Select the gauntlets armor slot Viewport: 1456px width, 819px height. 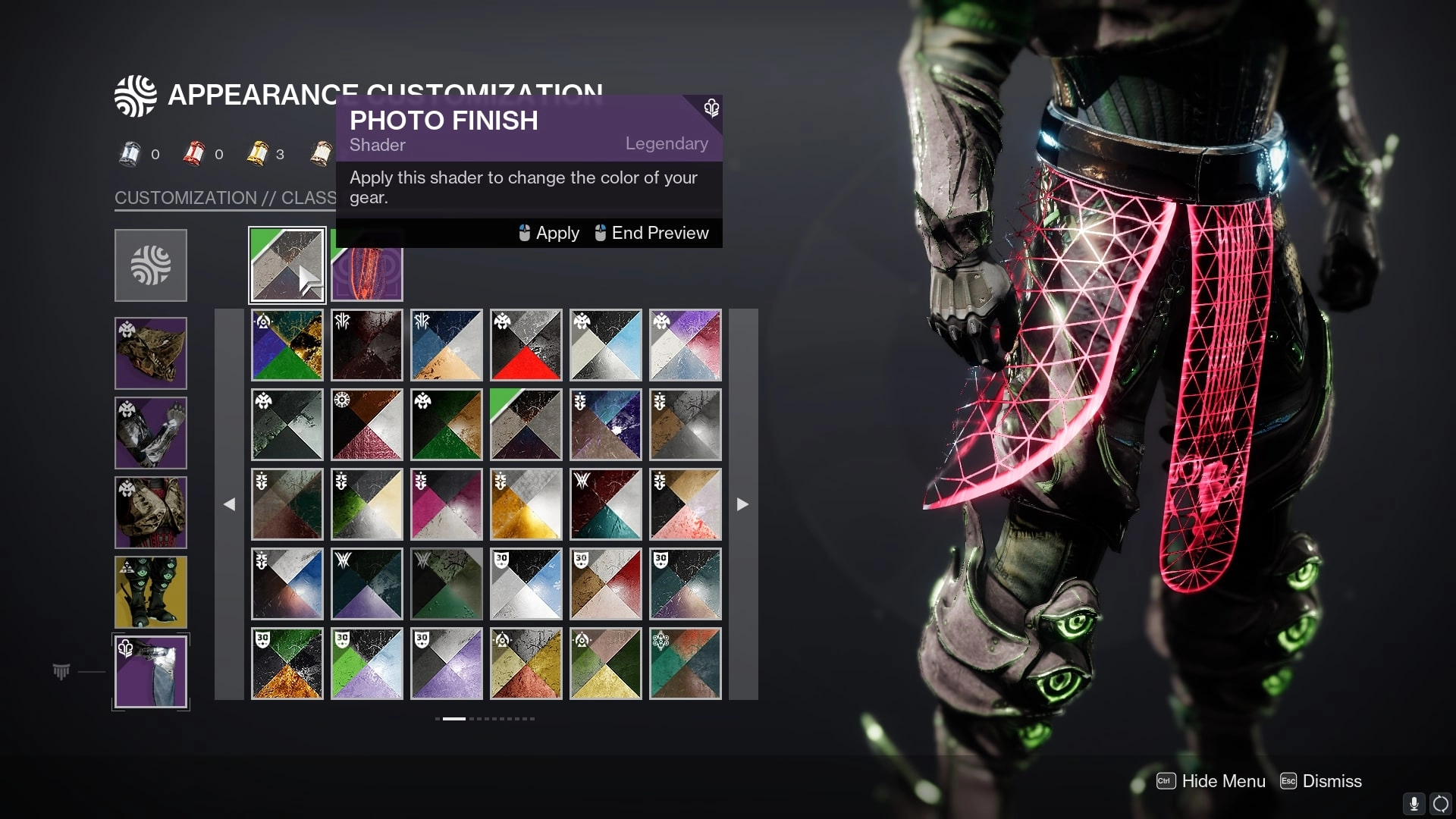pos(151,433)
